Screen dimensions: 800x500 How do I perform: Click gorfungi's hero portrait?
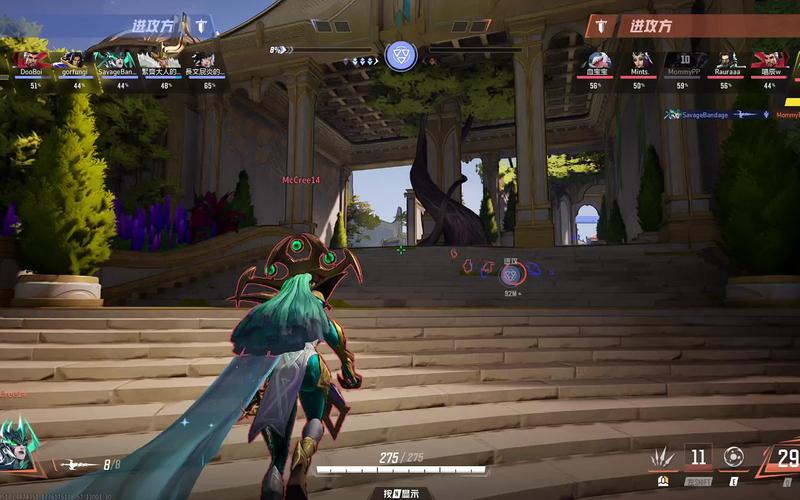click(x=73, y=60)
